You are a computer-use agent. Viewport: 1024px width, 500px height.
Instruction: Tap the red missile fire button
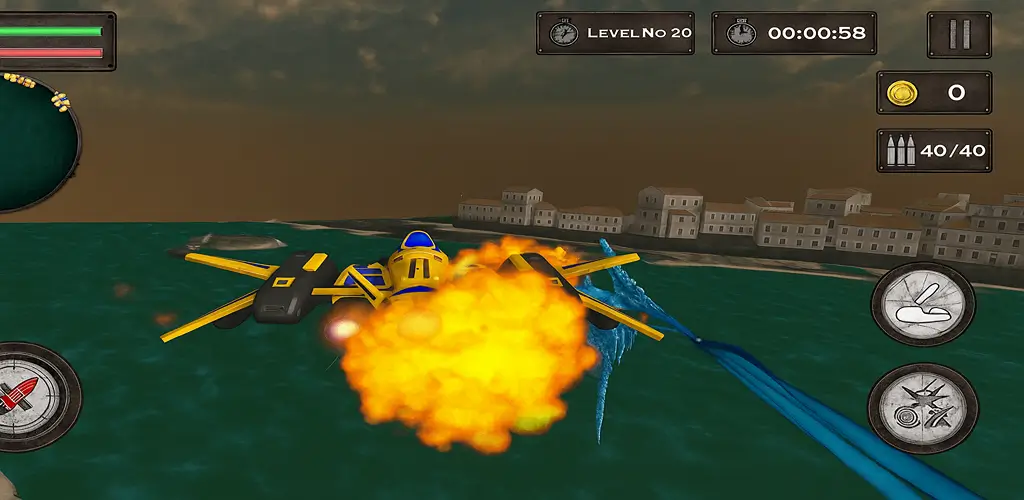pyautogui.click(x=30, y=396)
